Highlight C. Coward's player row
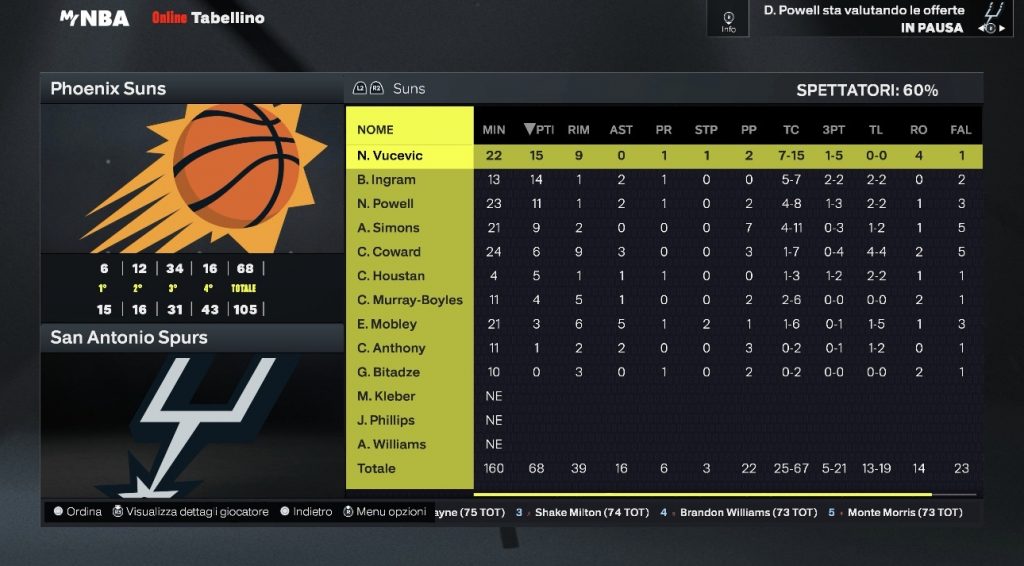1024x566 pixels. pos(389,252)
